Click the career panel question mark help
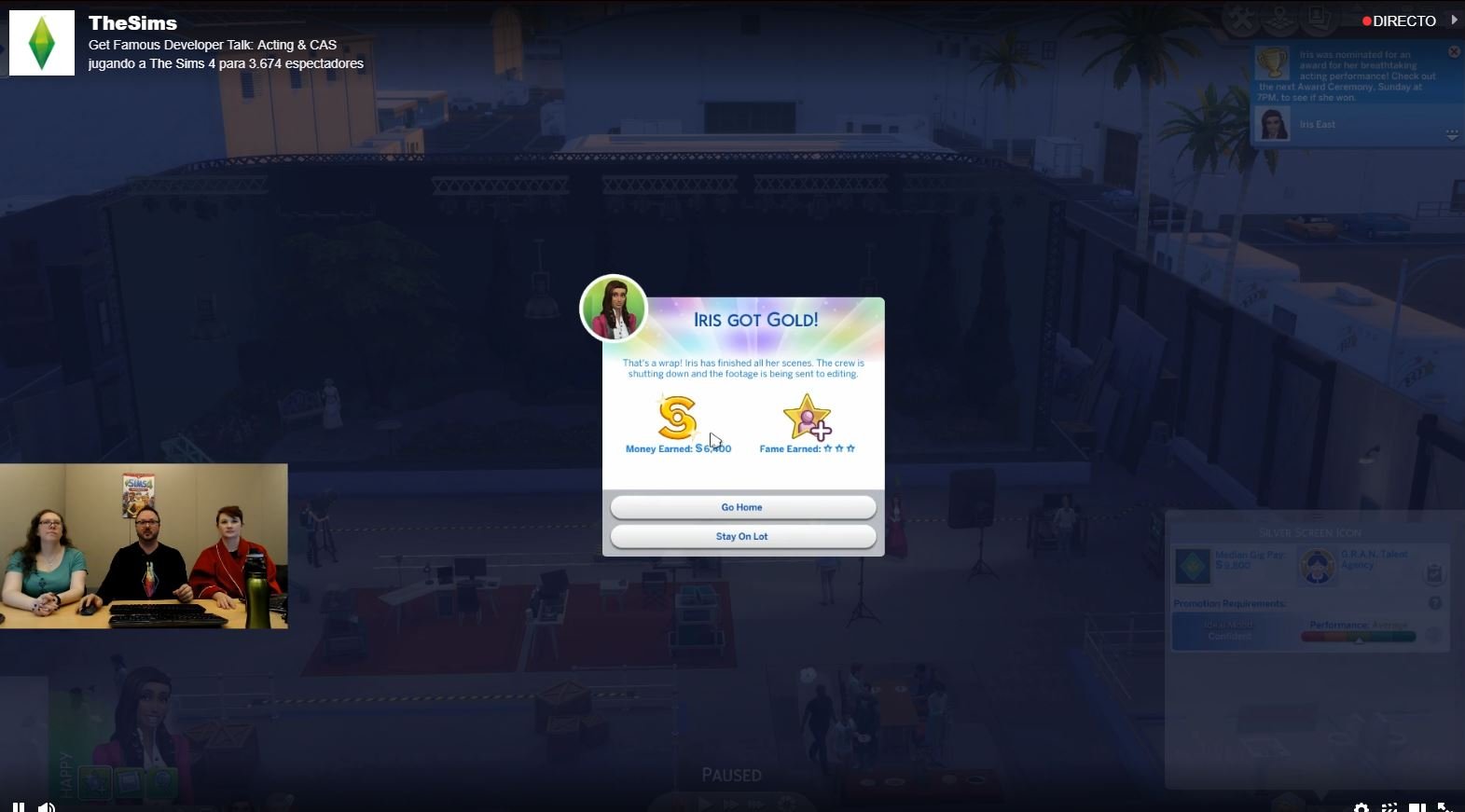 coord(1435,603)
